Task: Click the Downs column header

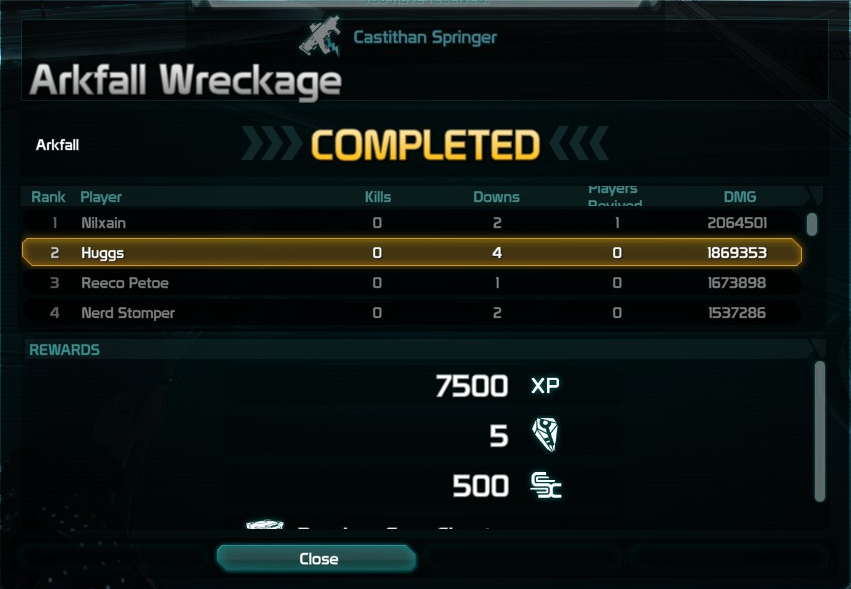Action: point(496,197)
